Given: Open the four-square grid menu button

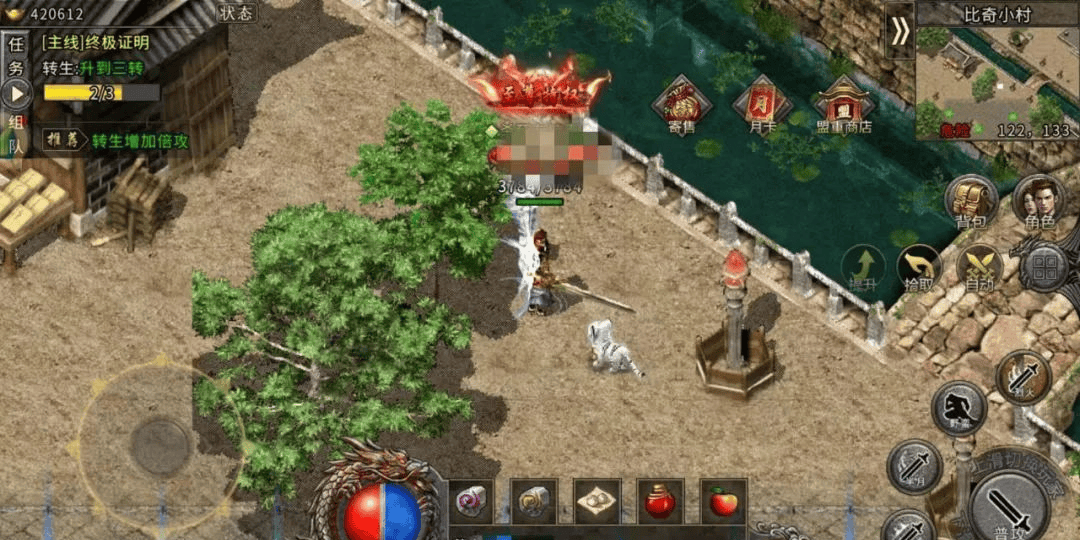Looking at the screenshot, I should pyautogui.click(x=1045, y=267).
